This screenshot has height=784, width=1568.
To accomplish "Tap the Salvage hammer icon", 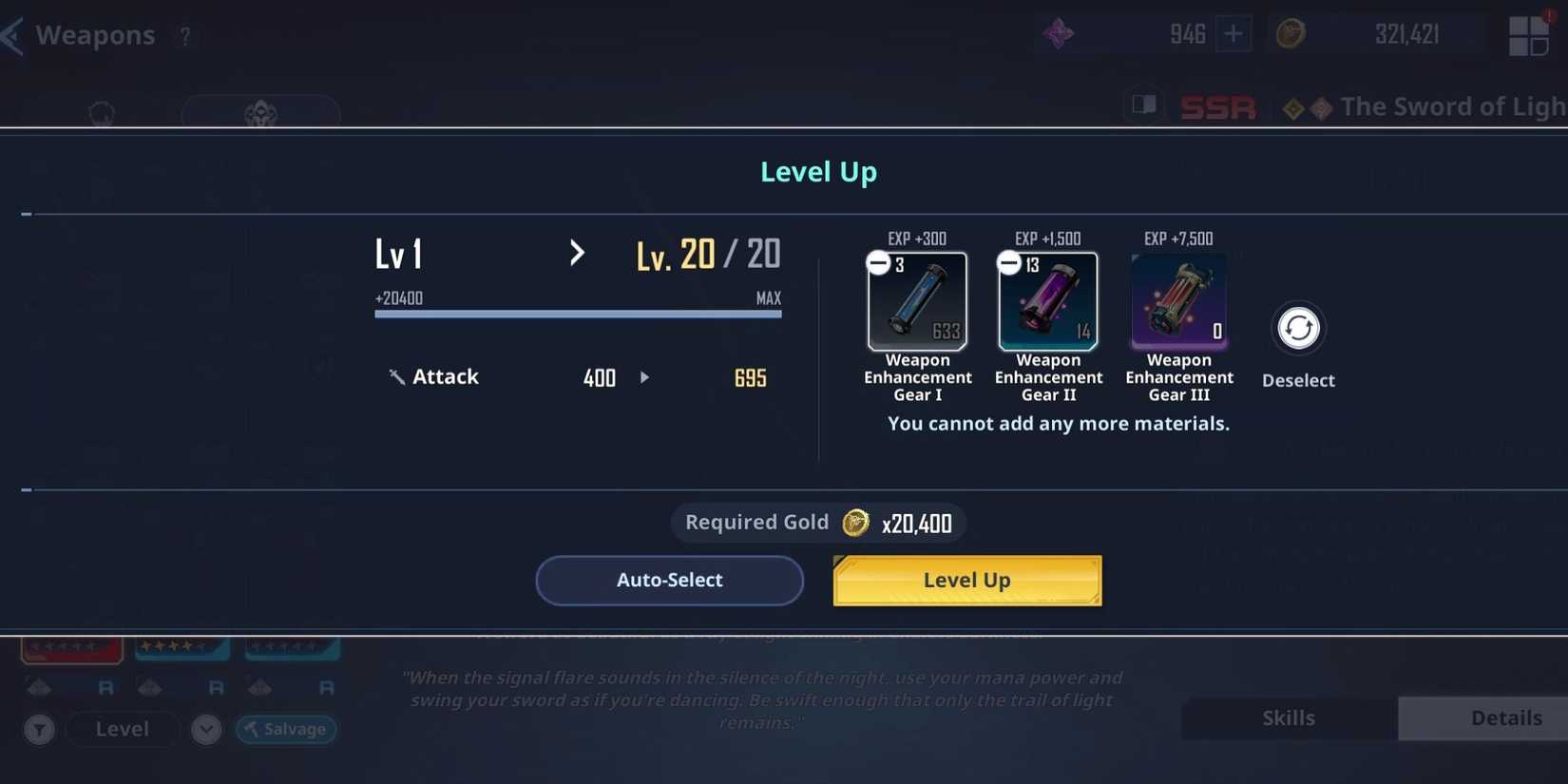I will (250, 729).
